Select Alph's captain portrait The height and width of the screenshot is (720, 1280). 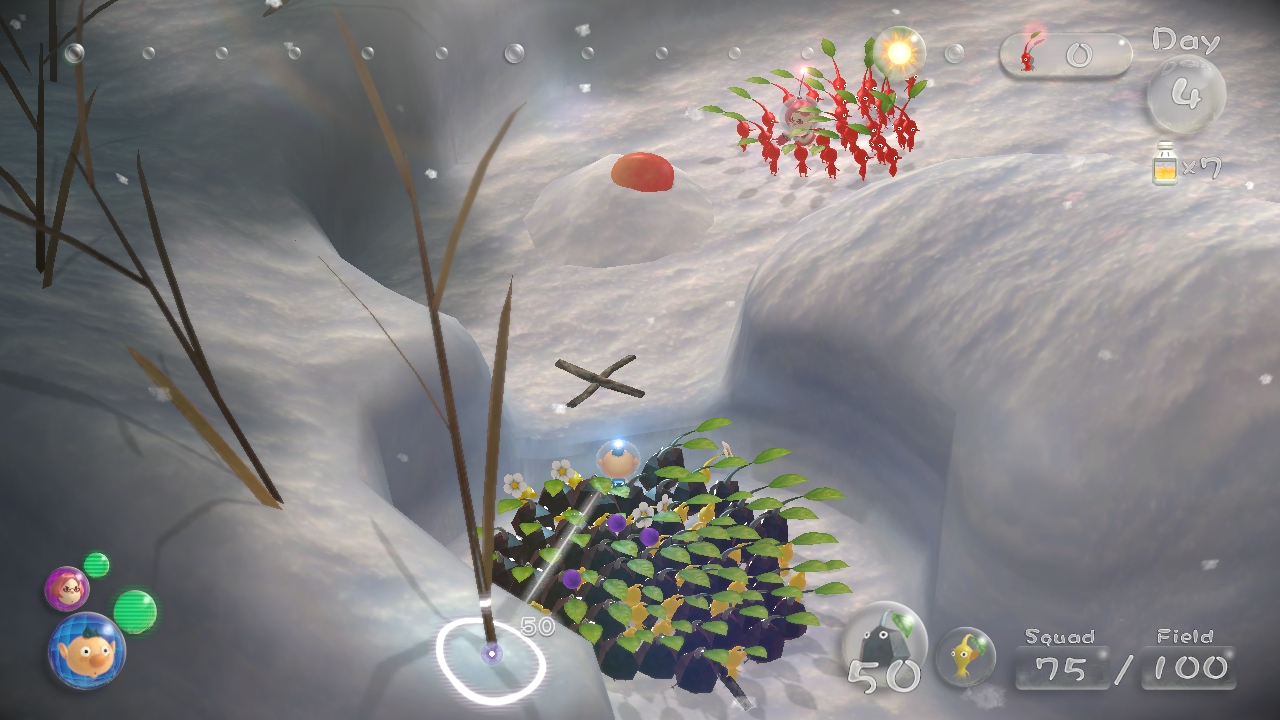86,651
